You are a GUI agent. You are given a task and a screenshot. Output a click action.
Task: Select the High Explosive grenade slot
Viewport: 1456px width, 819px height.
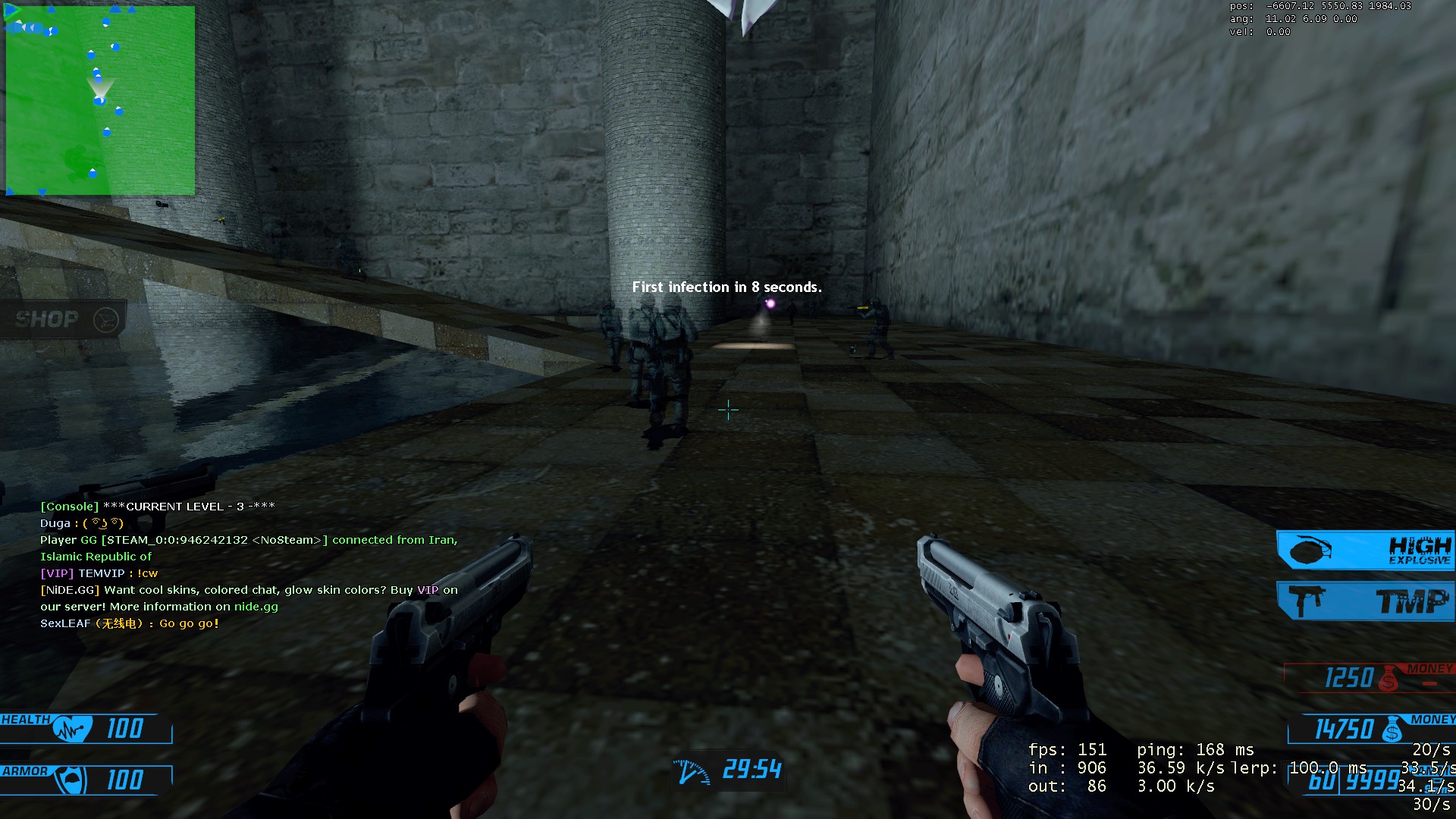point(1365,551)
